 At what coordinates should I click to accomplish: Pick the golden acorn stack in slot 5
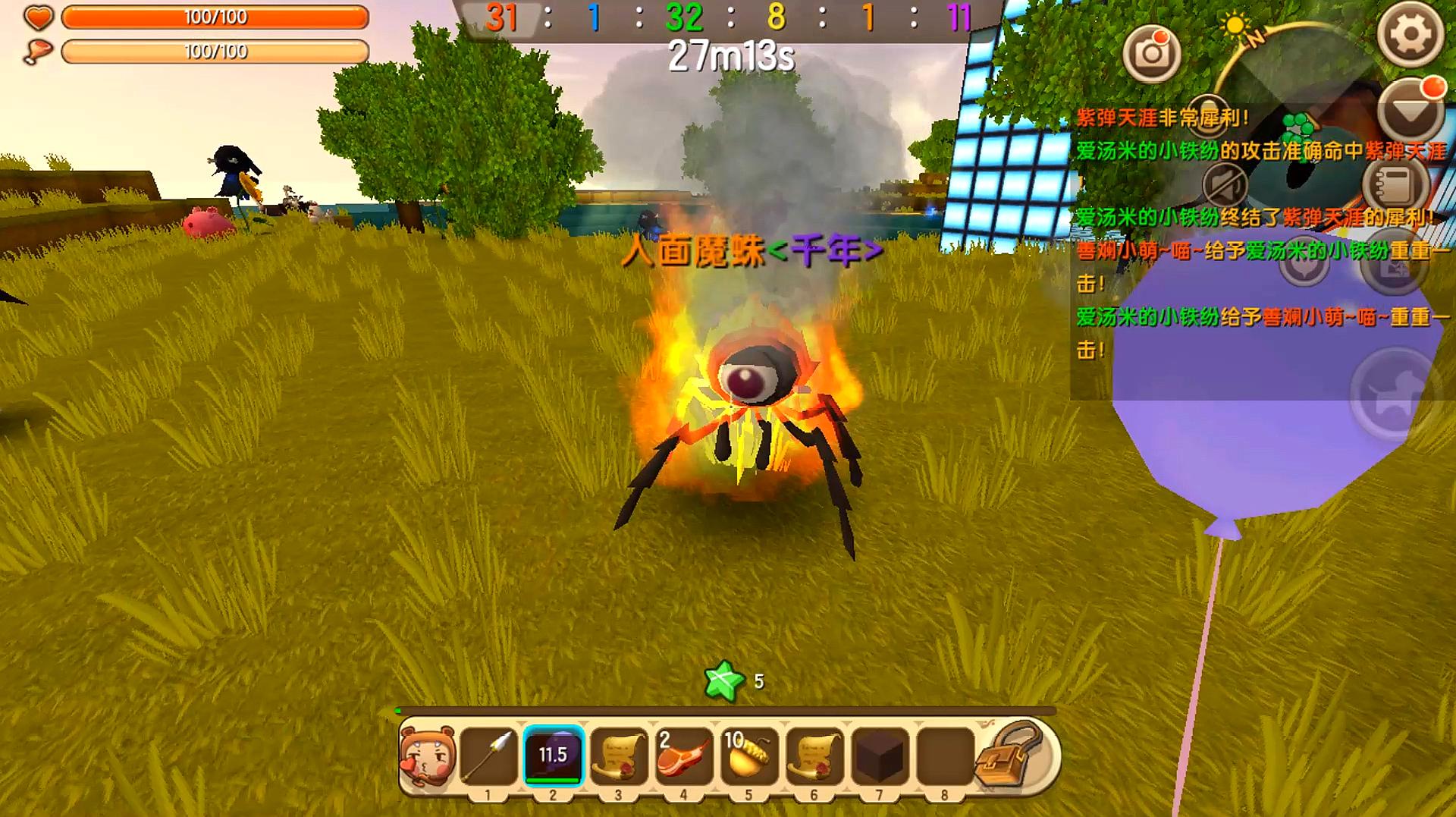coord(748,756)
